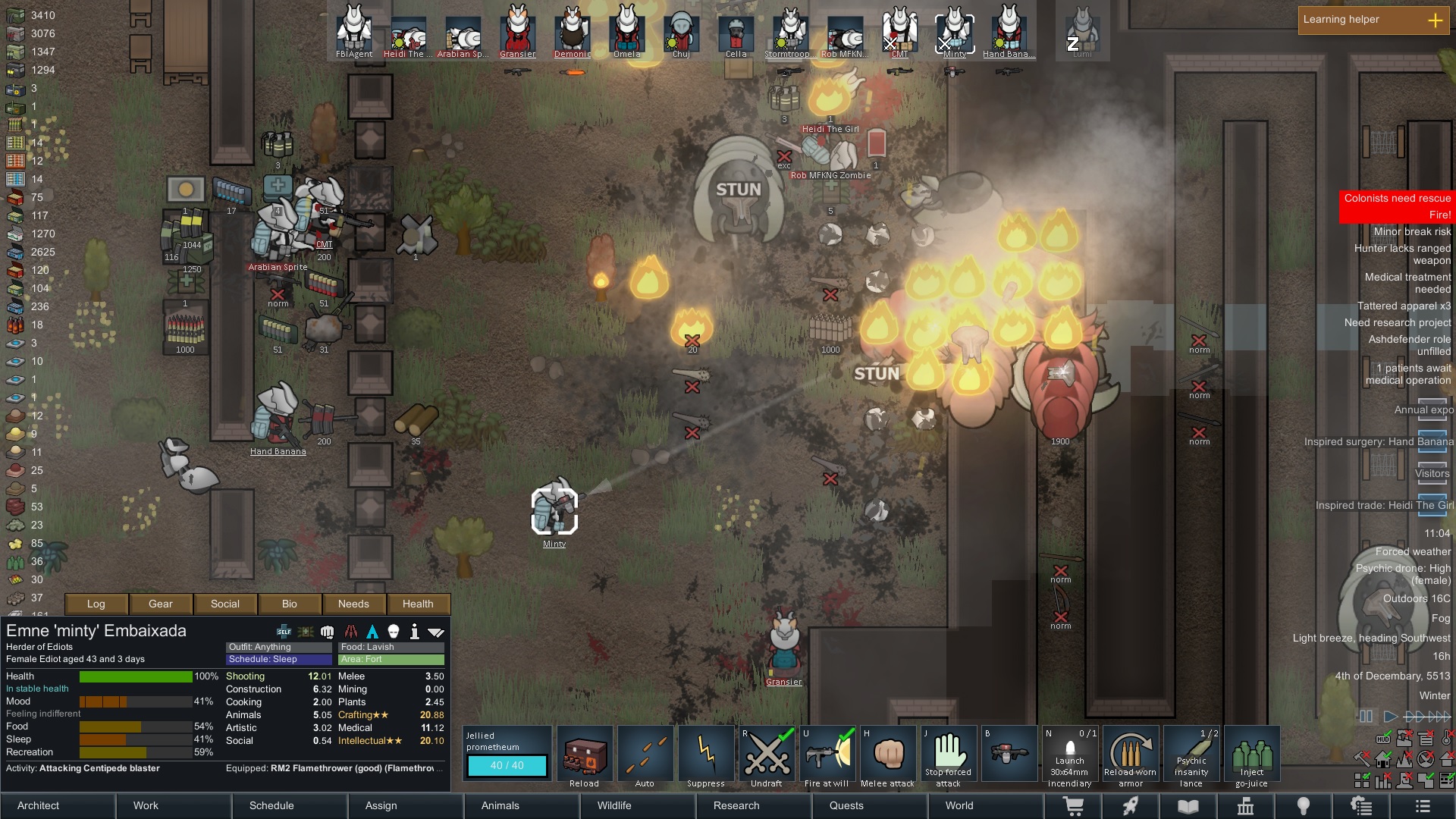Open the Architect menu
Viewport: 1456px width, 819px height.
[39, 805]
